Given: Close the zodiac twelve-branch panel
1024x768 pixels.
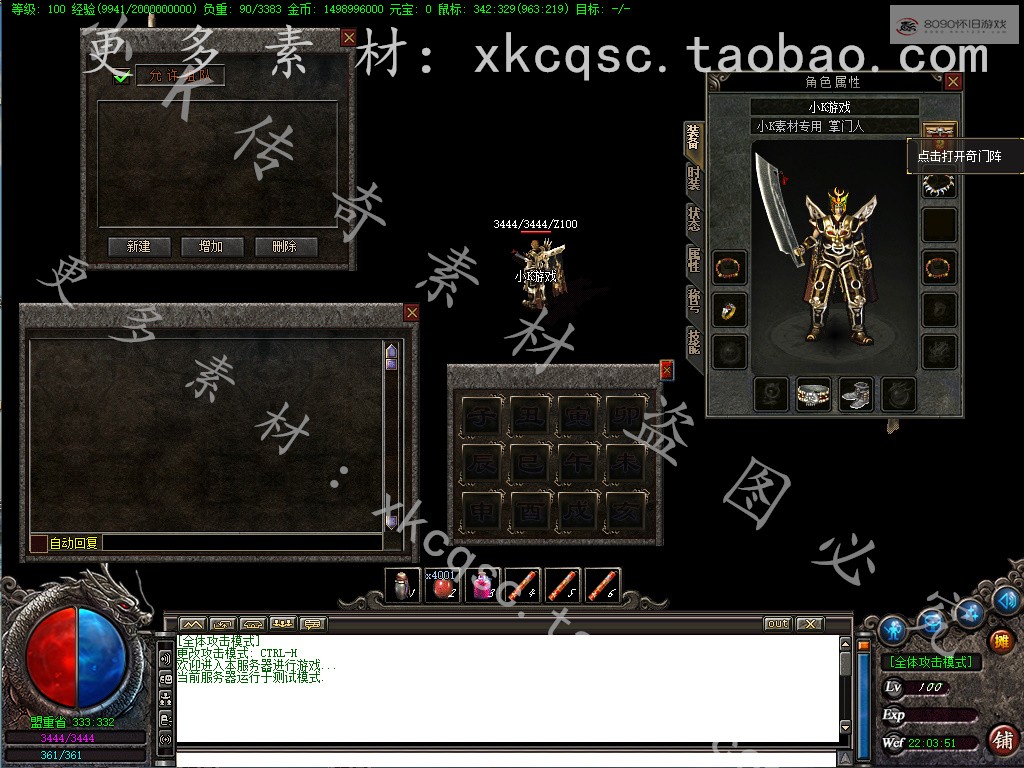Looking at the screenshot, I should click(x=666, y=370).
